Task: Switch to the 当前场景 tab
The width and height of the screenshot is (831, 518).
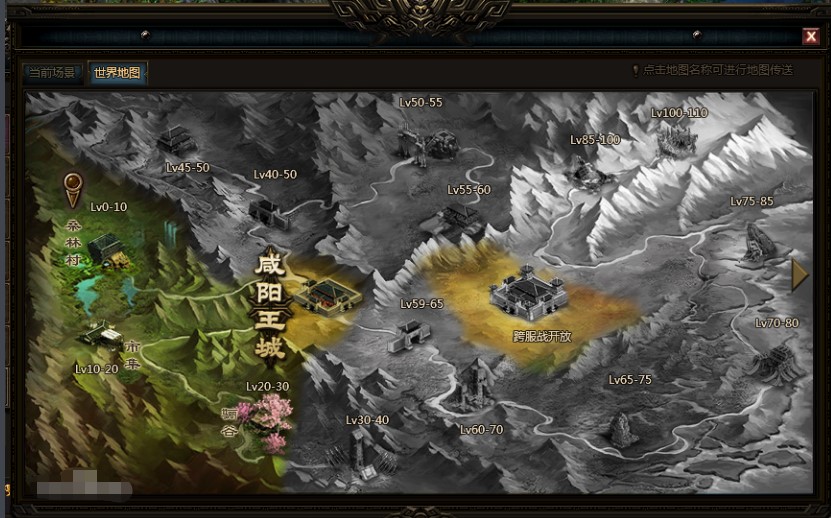Action: pyautogui.click(x=52, y=73)
